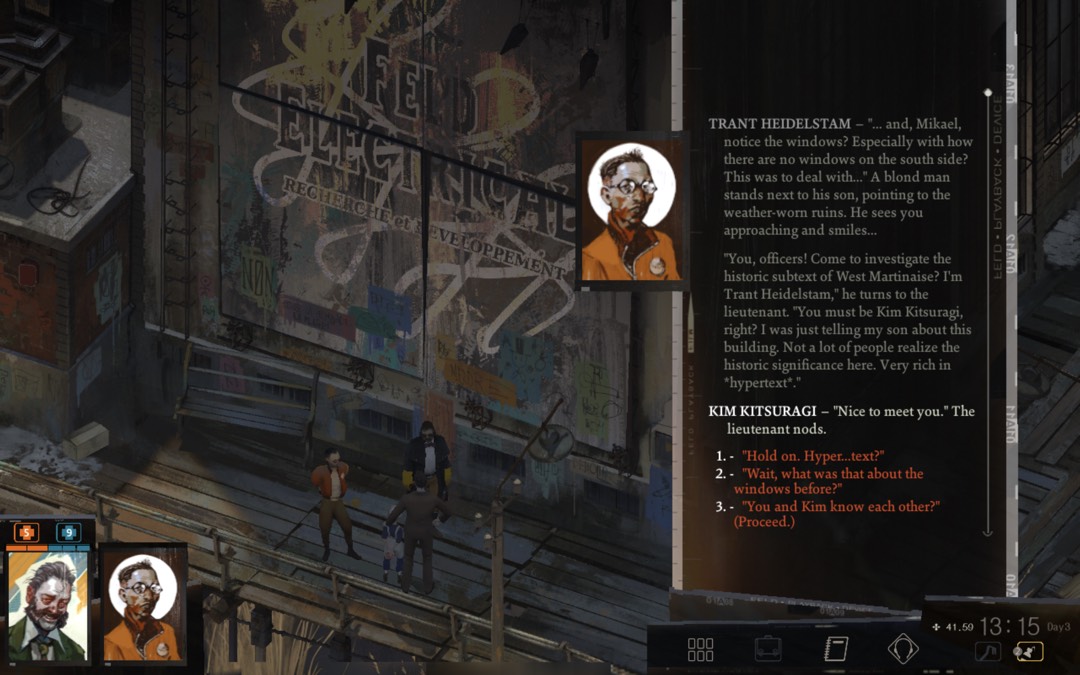Image resolution: width=1080 pixels, height=675 pixels.
Task: Select the gold-framed held item slot
Action: 1028,652
